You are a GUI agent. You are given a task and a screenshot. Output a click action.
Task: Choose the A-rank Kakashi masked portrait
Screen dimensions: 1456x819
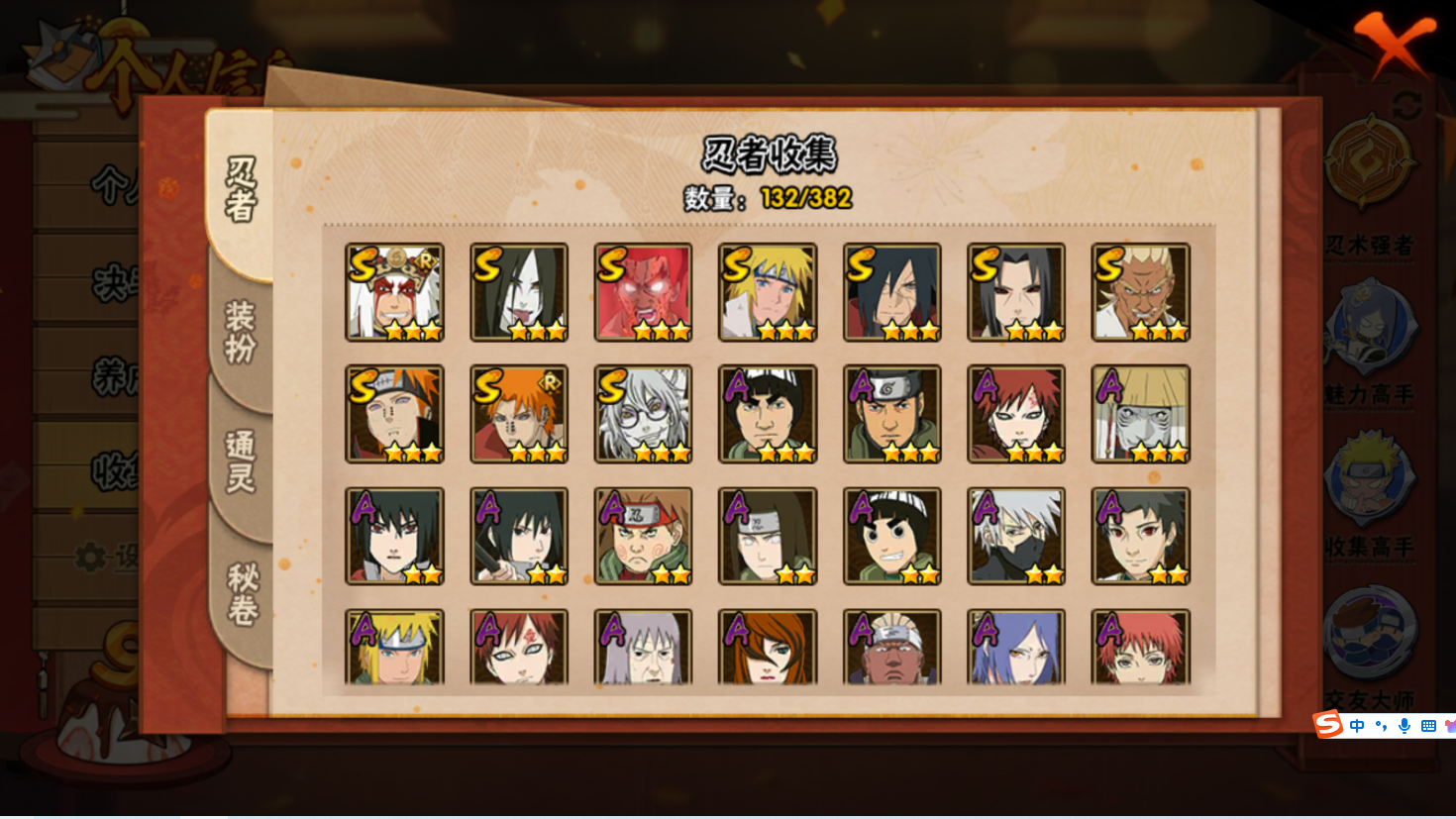coord(1016,536)
